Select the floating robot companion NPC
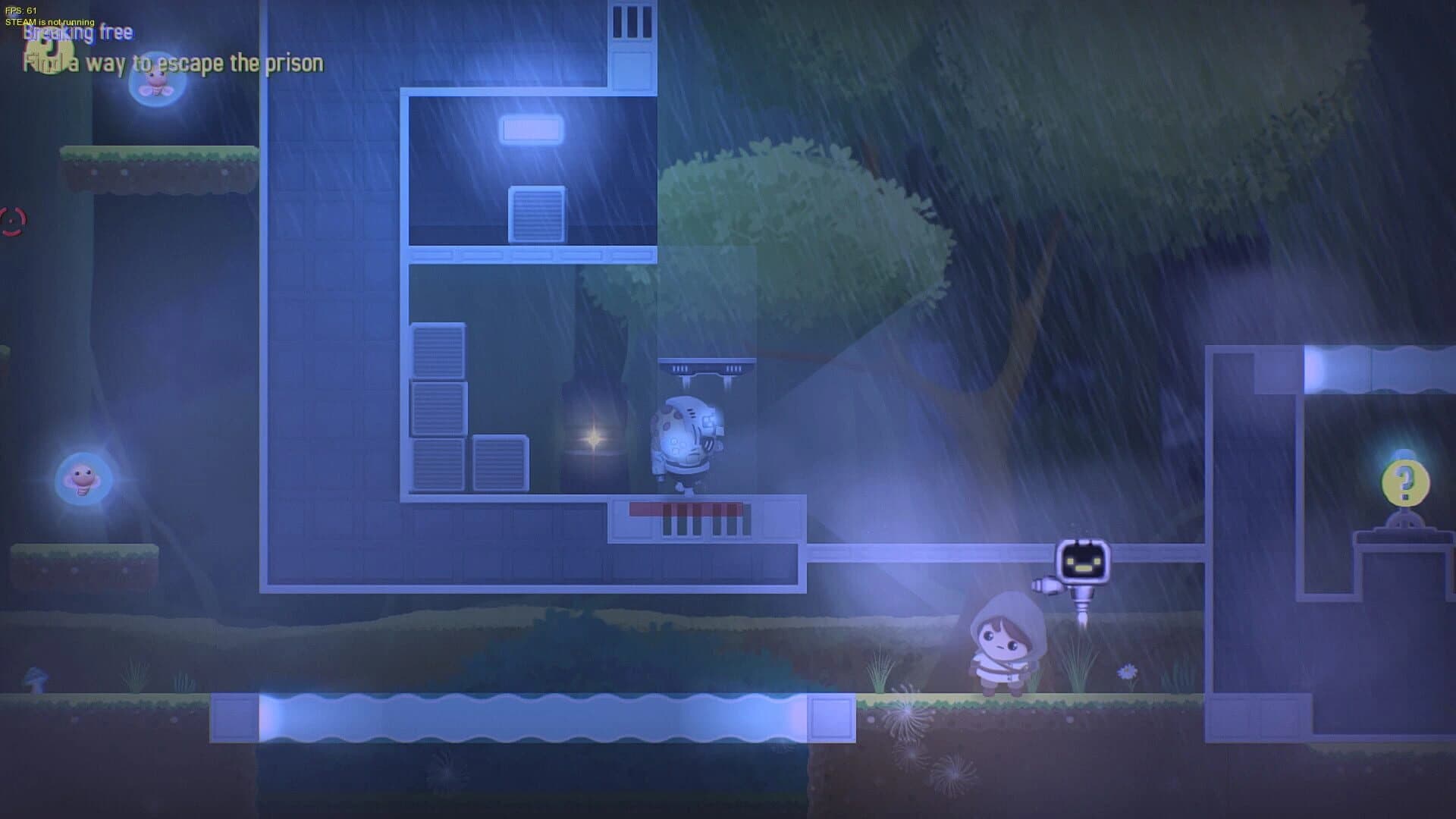This screenshot has height=819, width=1456. 1083,561
